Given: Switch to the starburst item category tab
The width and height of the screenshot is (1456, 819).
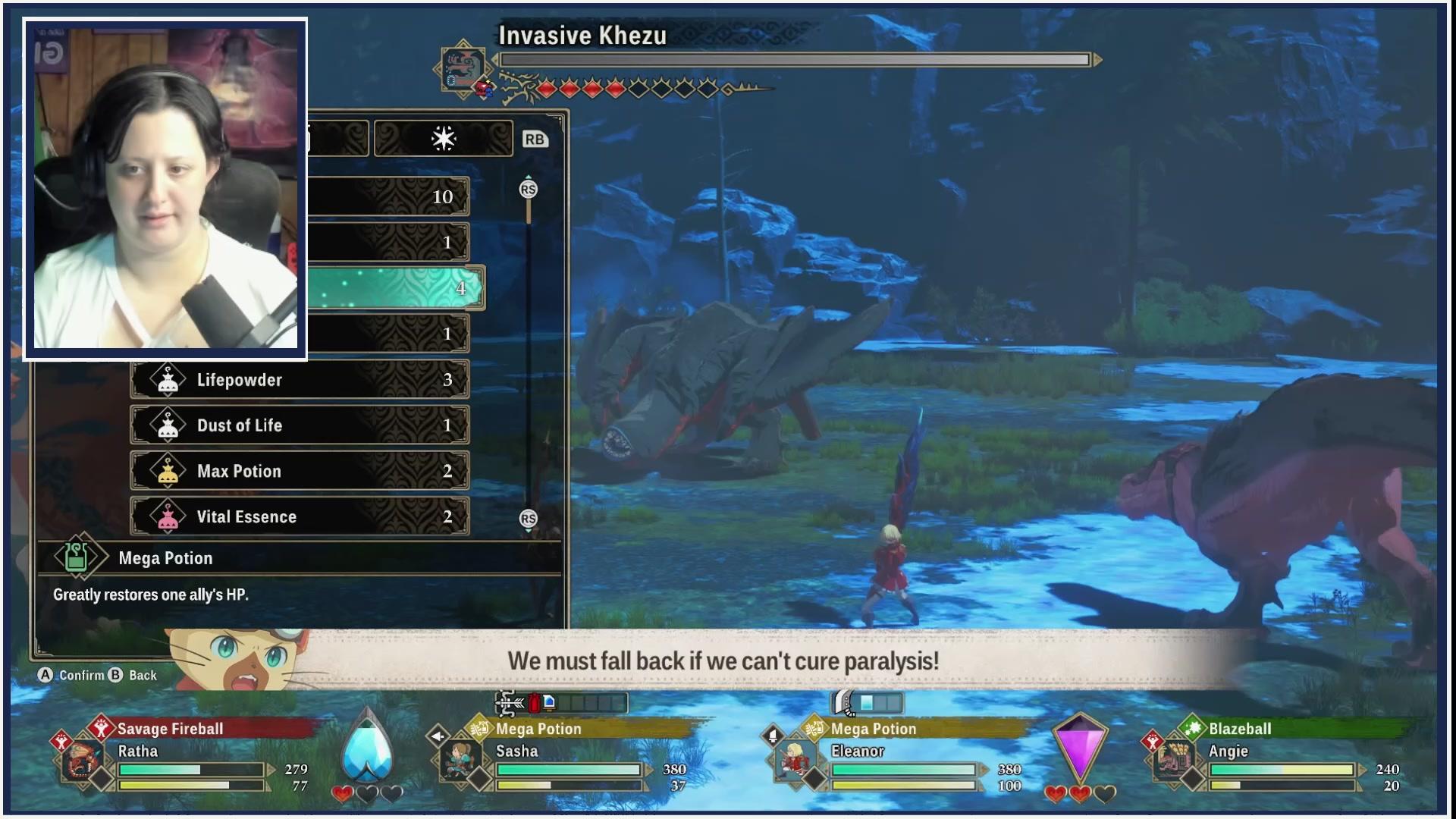Looking at the screenshot, I should pyautogui.click(x=444, y=139).
